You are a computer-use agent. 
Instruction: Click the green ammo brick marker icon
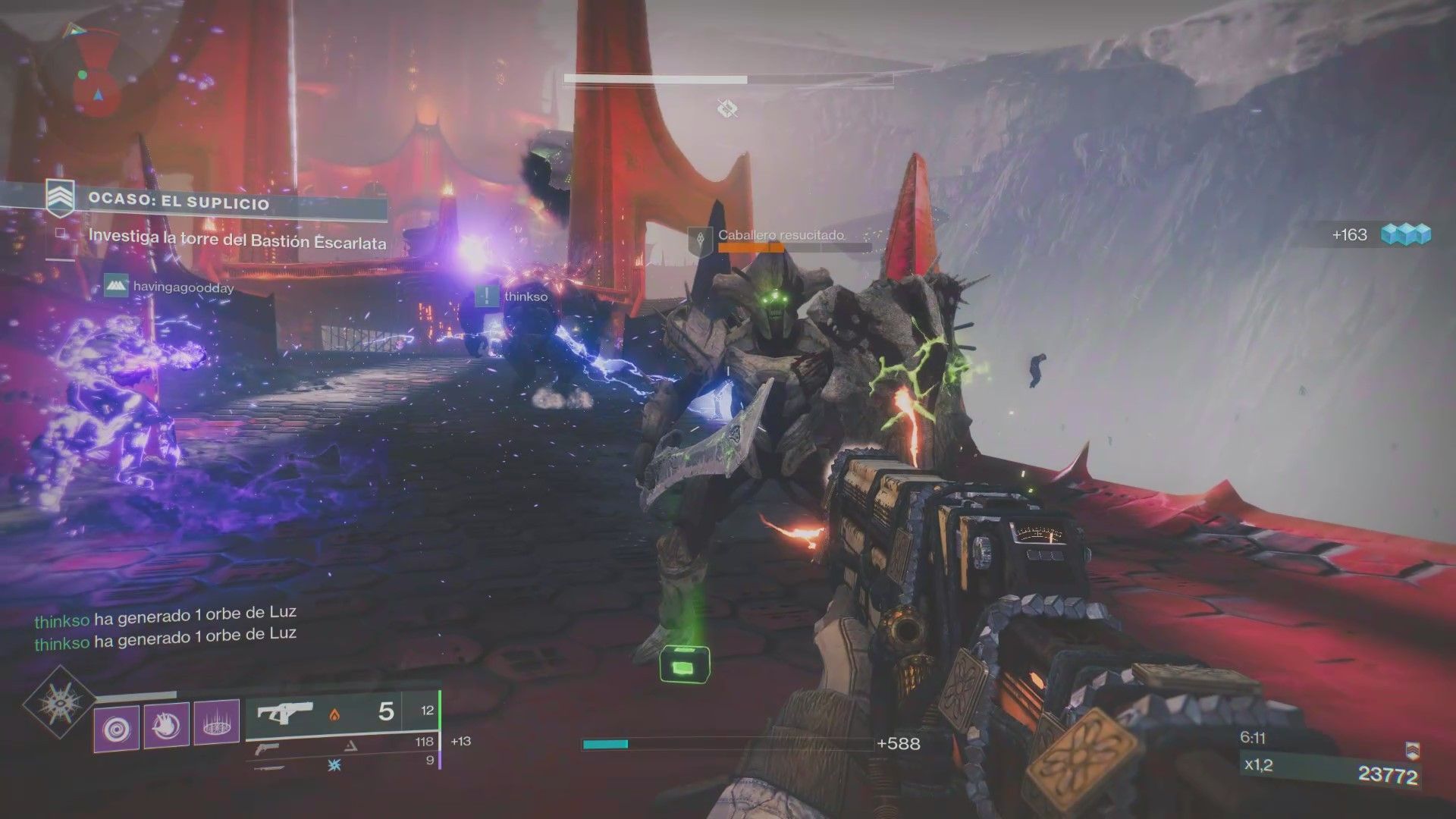pyautogui.click(x=683, y=665)
